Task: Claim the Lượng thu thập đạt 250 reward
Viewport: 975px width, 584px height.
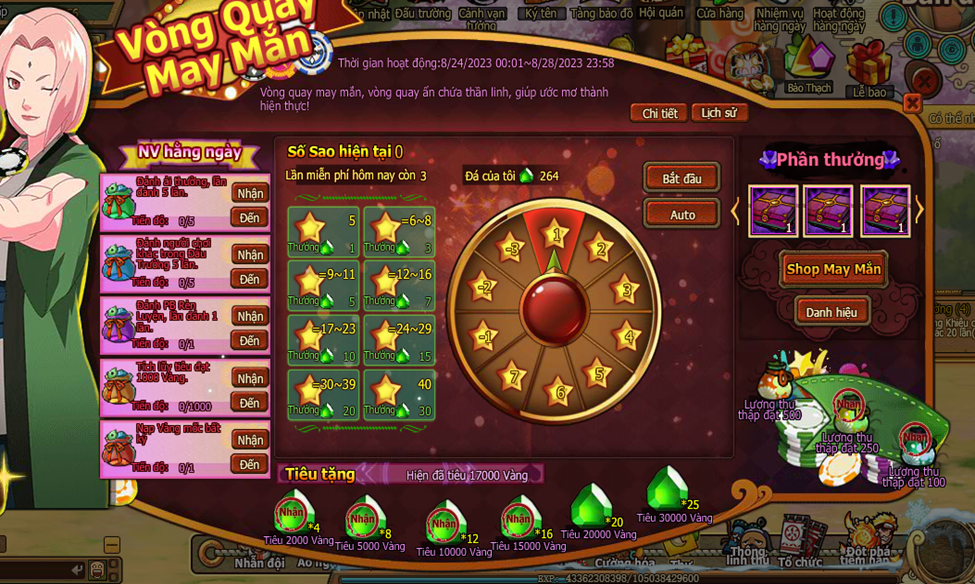Action: pos(849,407)
